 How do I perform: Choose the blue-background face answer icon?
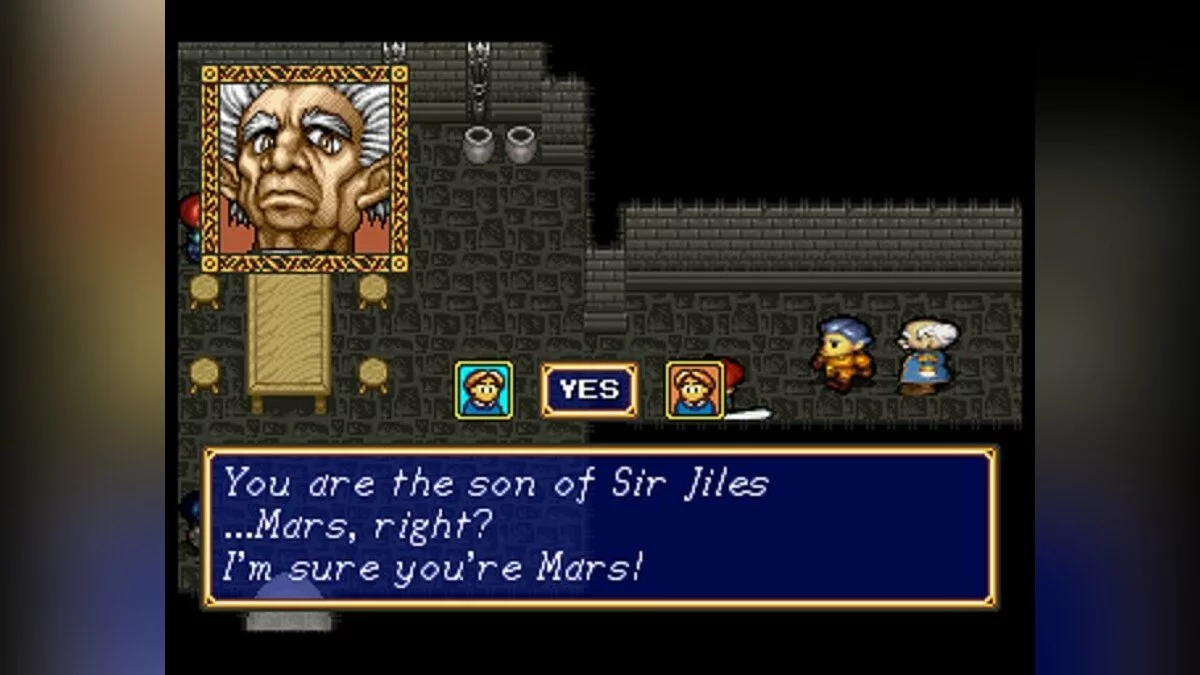point(484,390)
